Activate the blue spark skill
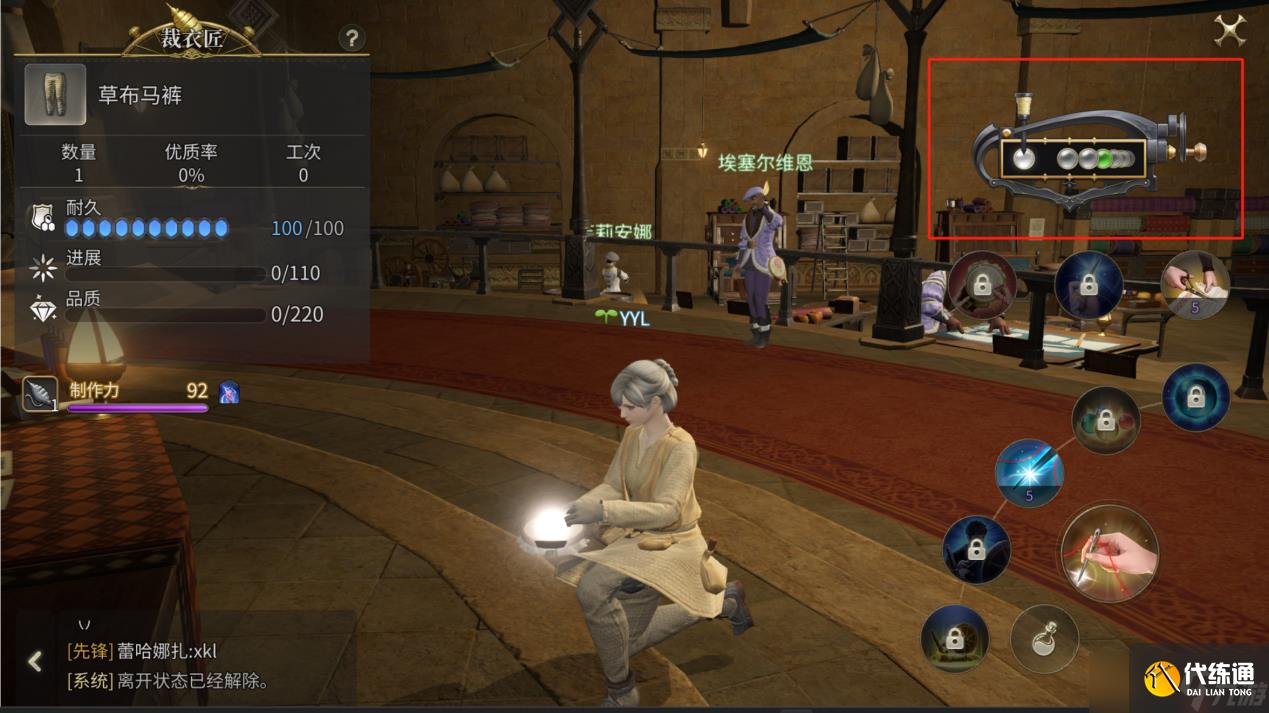 (1029, 472)
